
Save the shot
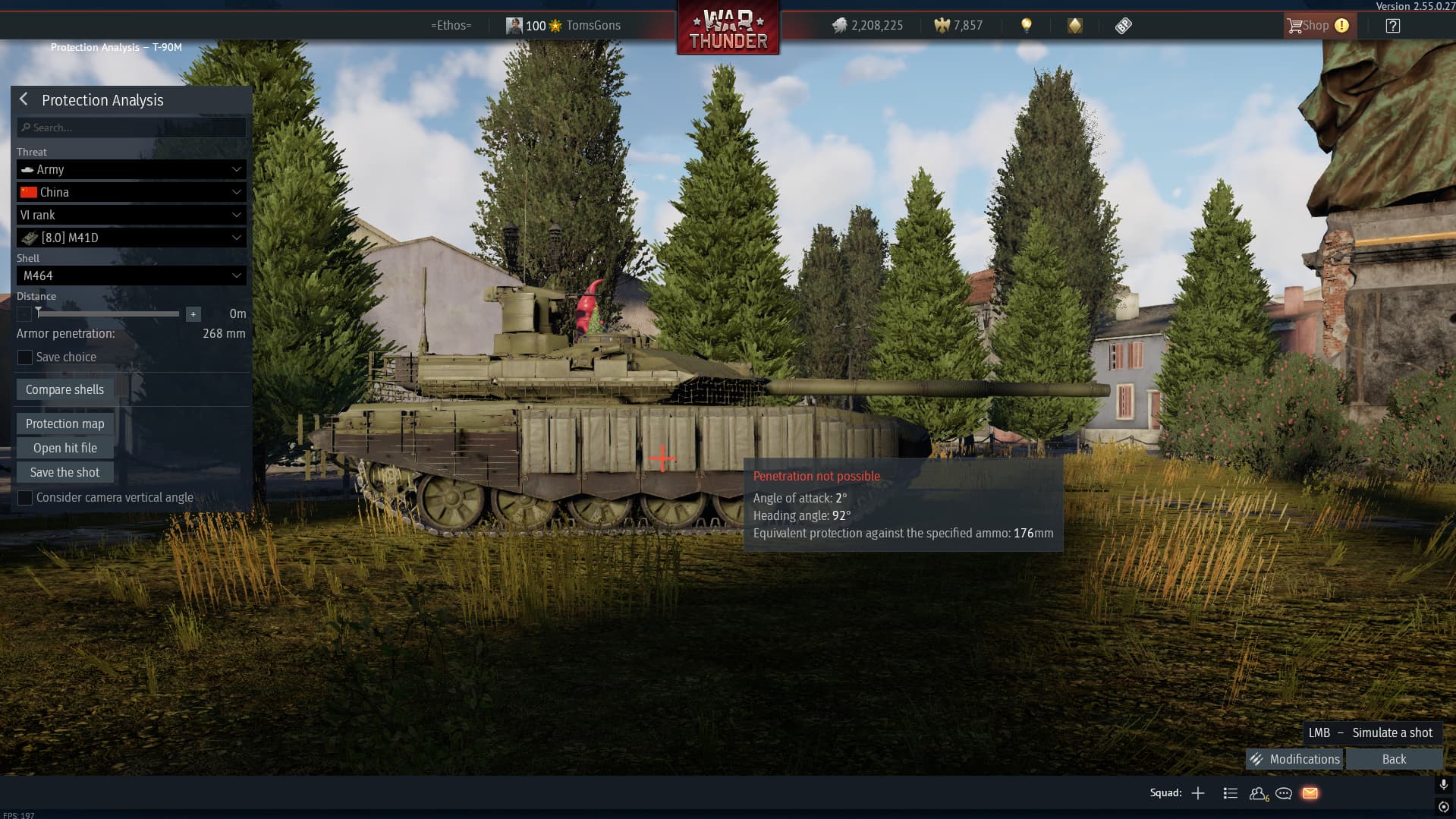64,472
